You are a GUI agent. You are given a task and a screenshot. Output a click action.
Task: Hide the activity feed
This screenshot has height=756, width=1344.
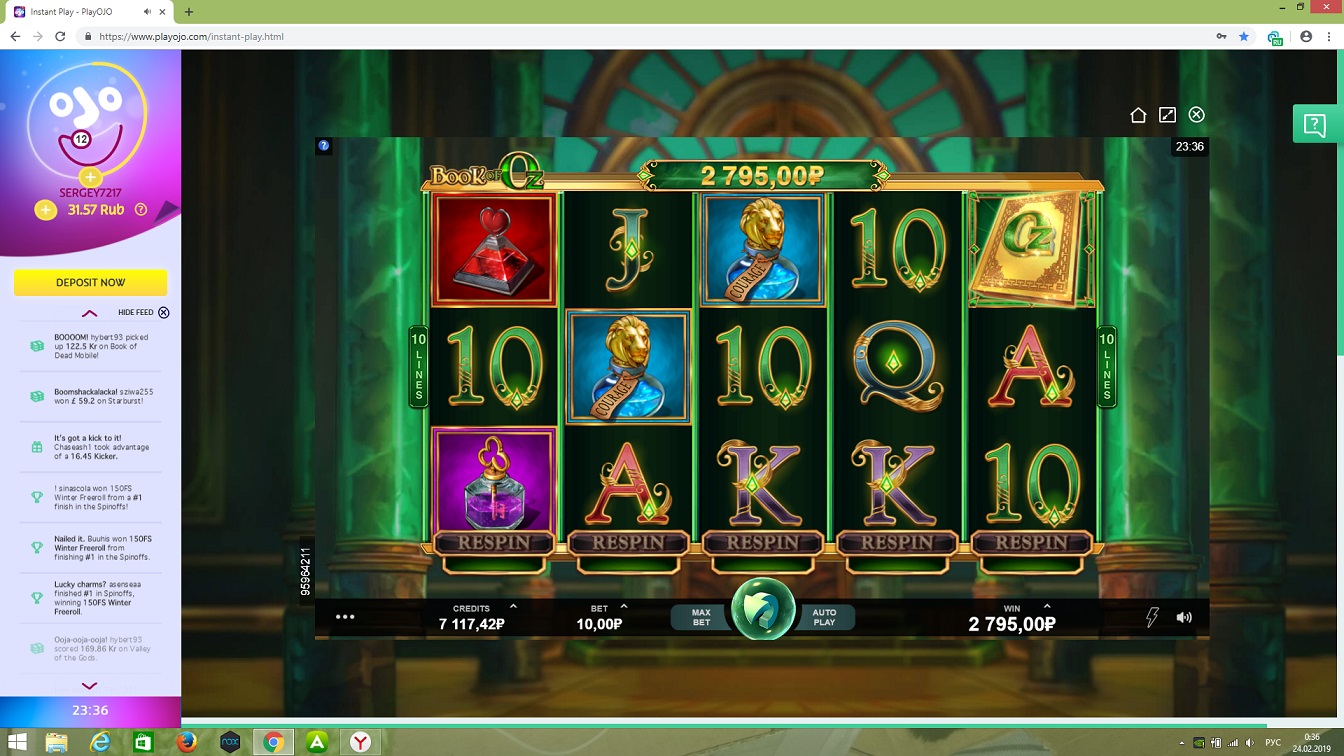tap(164, 313)
